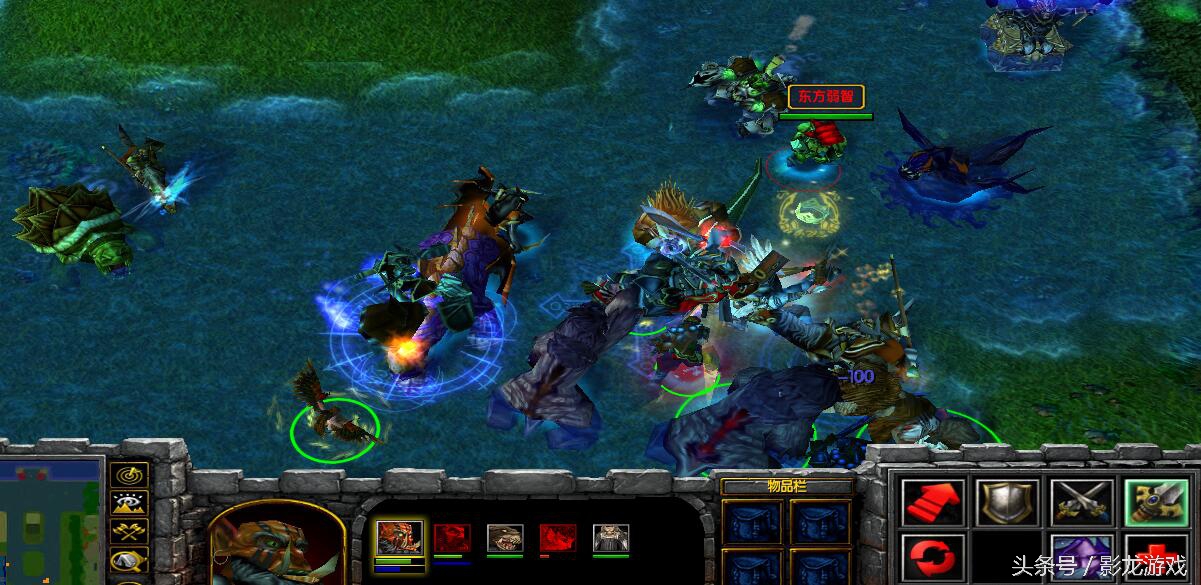Image resolution: width=1201 pixels, height=585 pixels.
Task: Activate the minimap signal ping button
Action: click(130, 475)
